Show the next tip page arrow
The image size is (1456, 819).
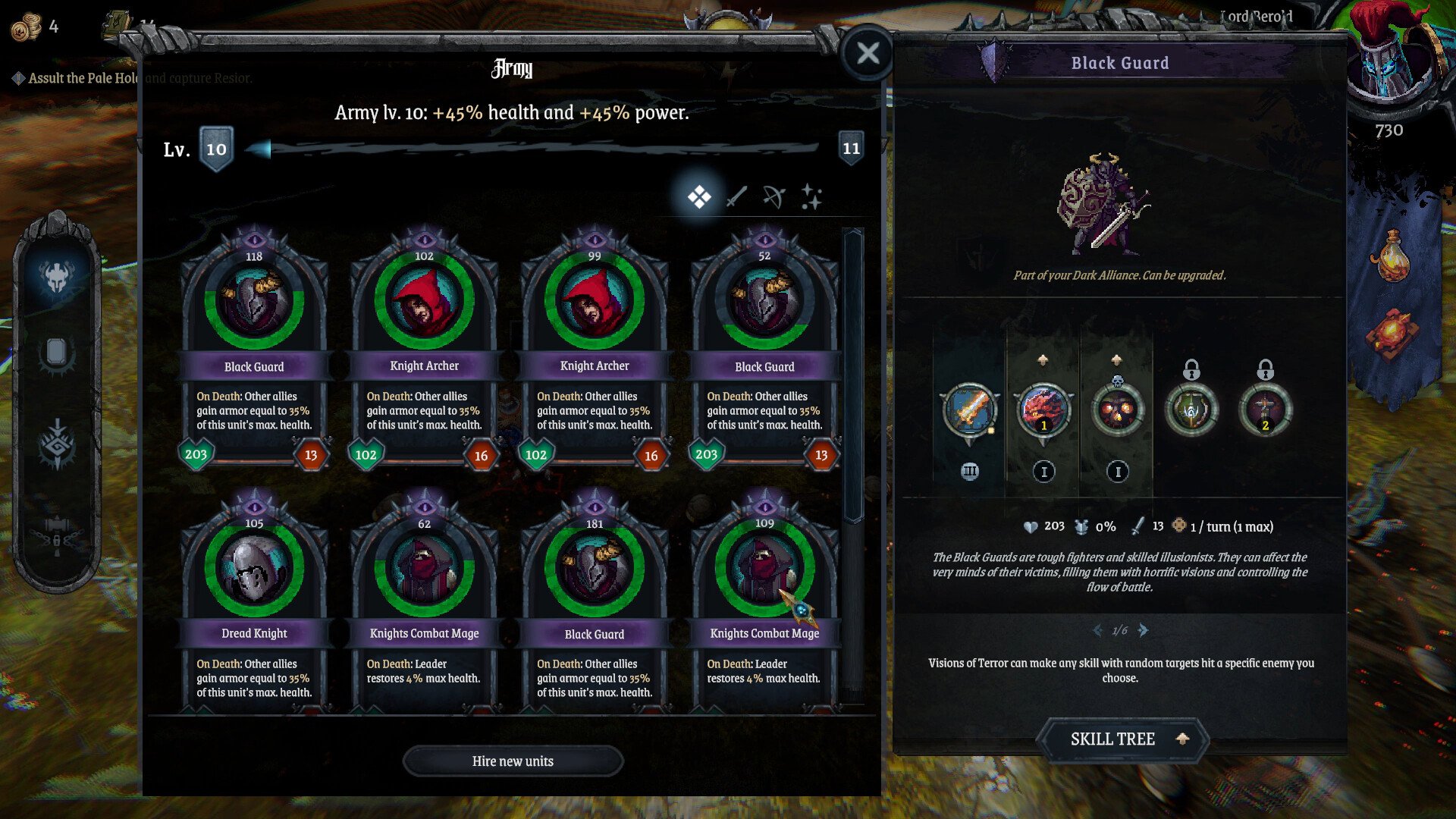(x=1144, y=630)
